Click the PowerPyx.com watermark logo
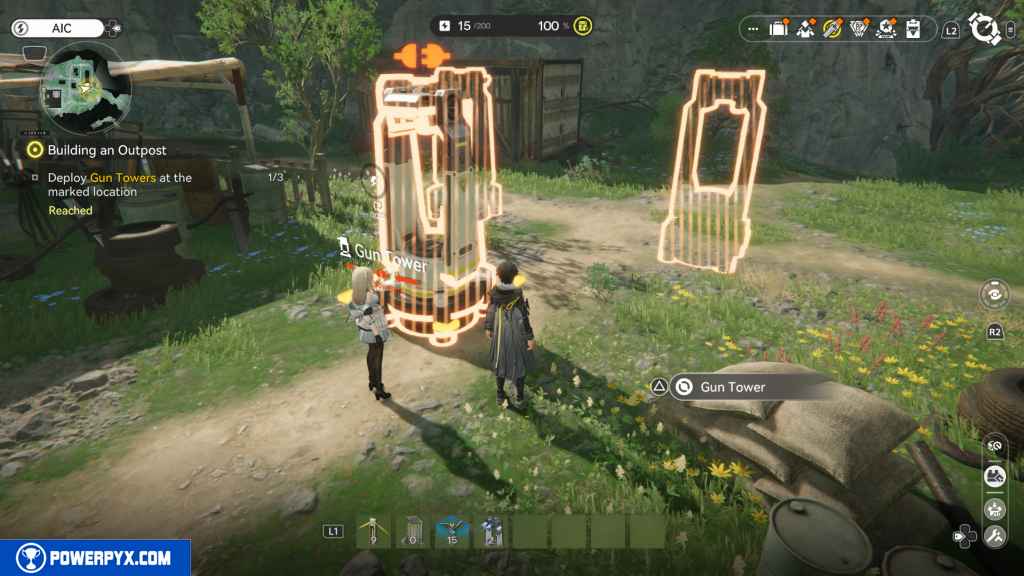The width and height of the screenshot is (1024, 576). click(x=95, y=558)
